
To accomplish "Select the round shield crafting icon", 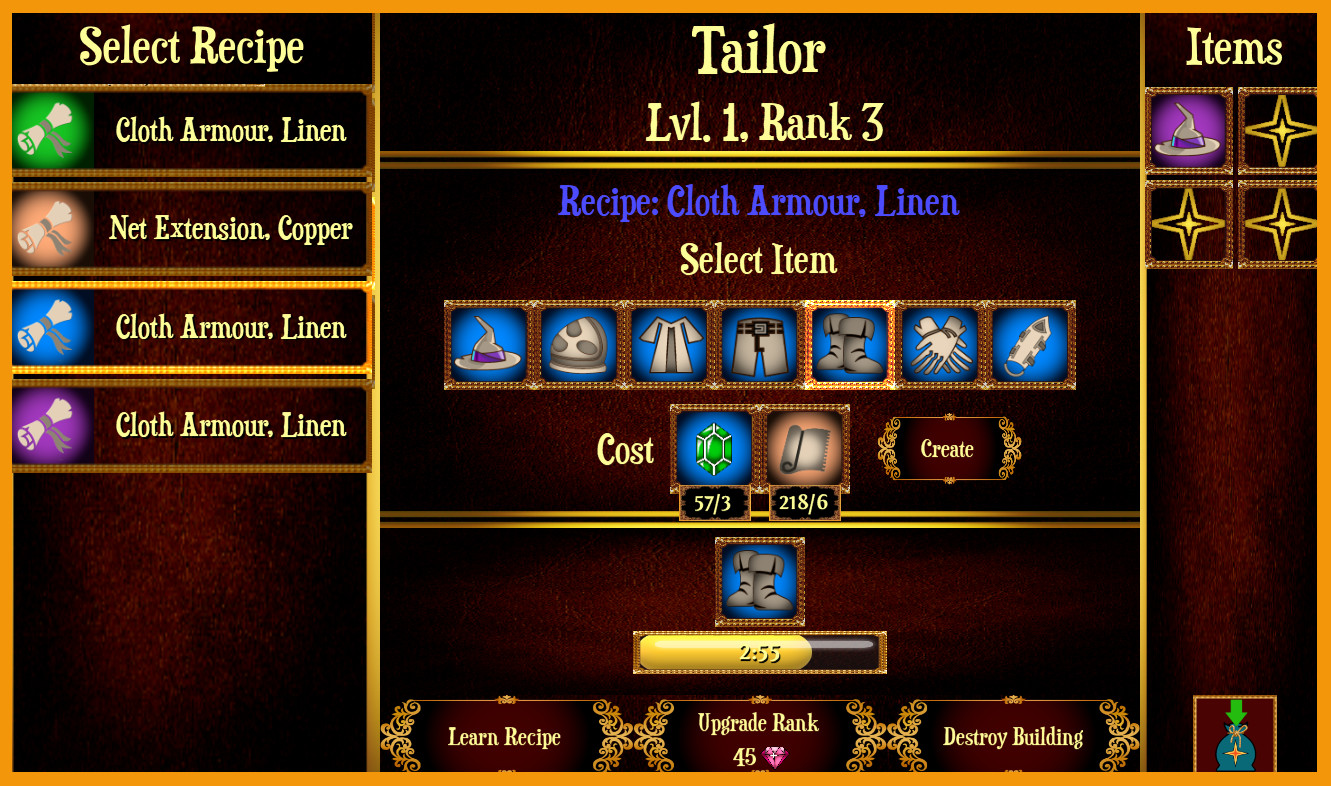I will coord(577,344).
